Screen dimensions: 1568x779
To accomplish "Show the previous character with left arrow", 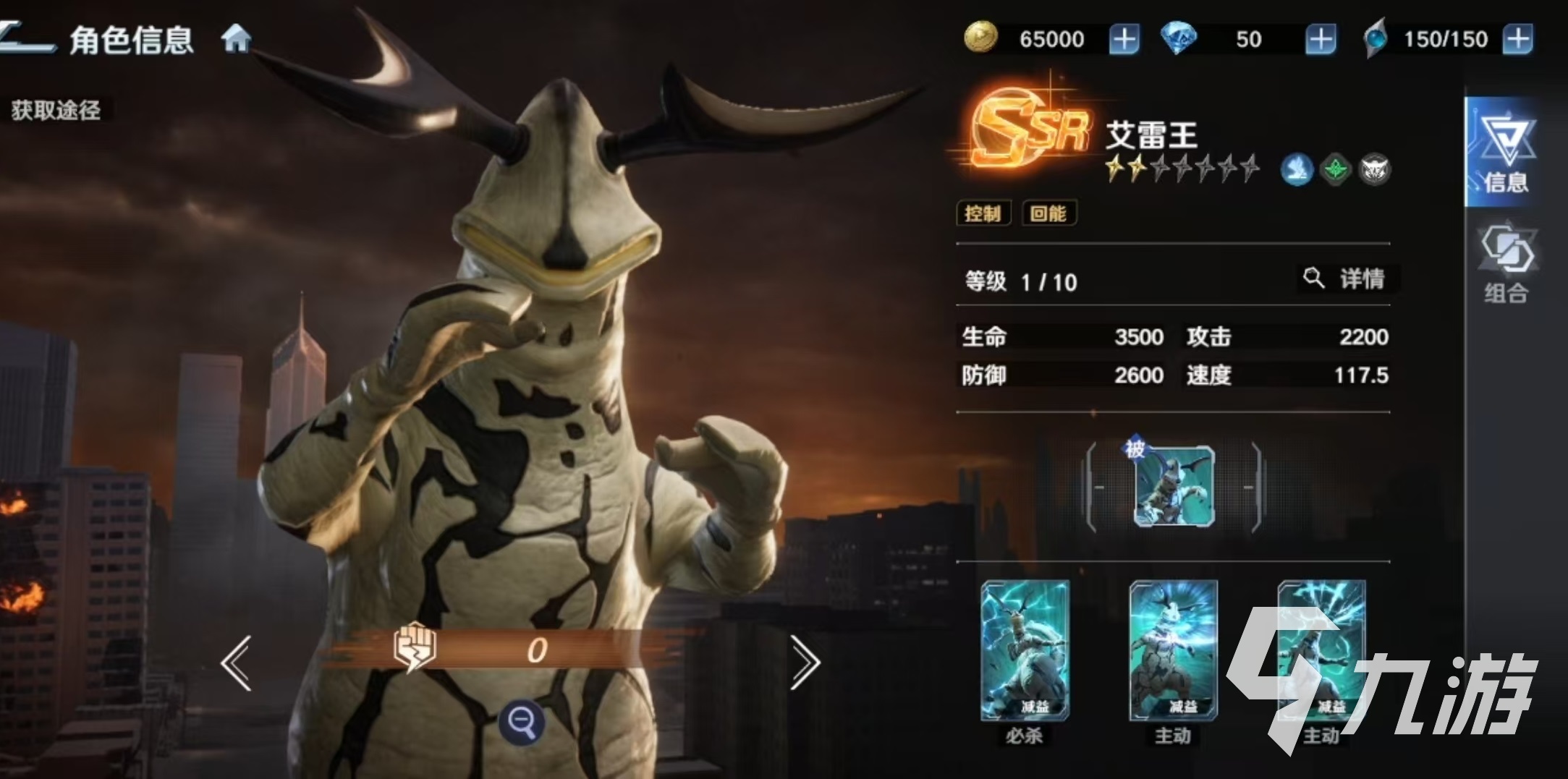I will tap(237, 663).
